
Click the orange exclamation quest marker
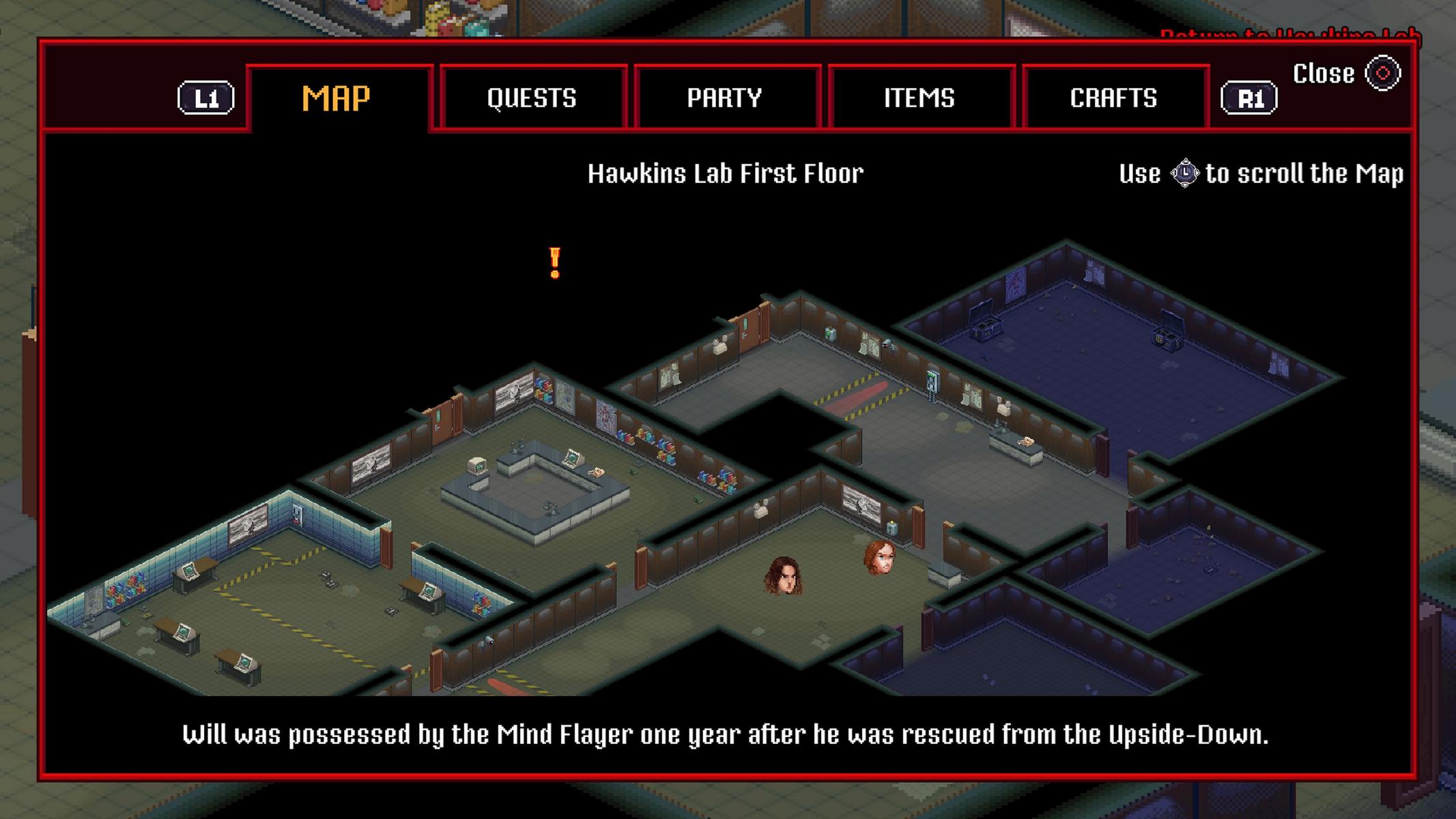555,263
